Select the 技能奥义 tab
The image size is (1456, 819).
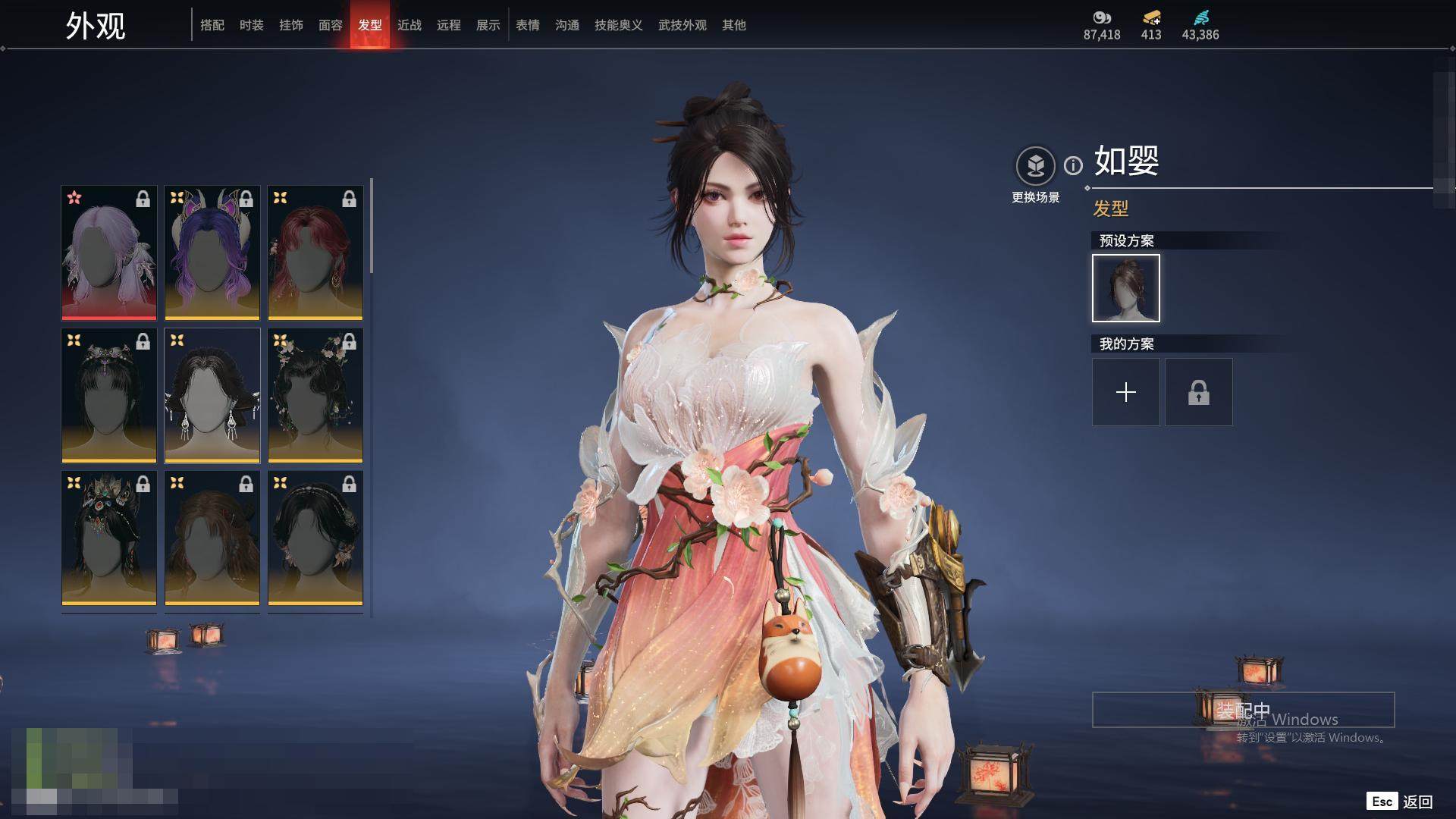[x=619, y=25]
